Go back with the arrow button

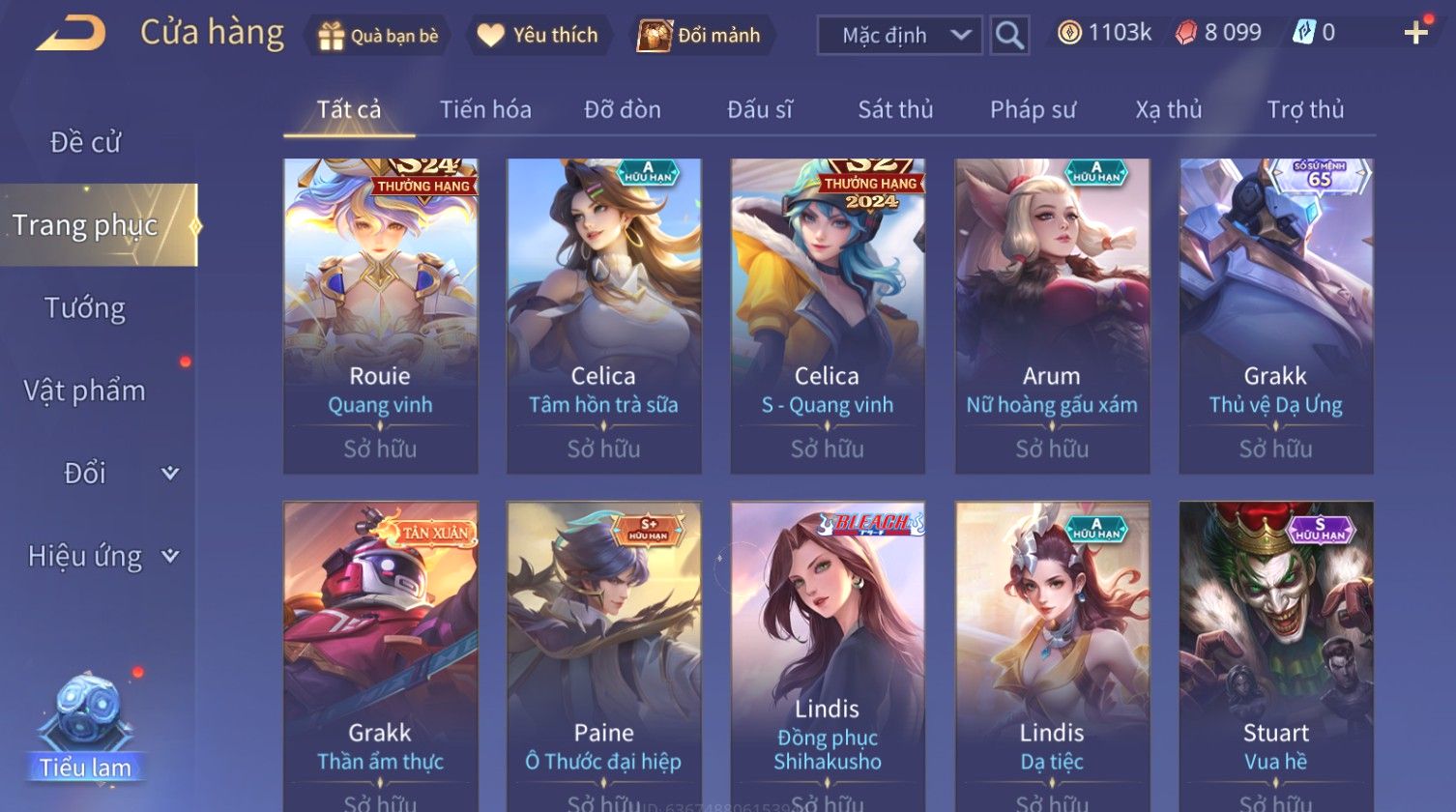[71, 35]
